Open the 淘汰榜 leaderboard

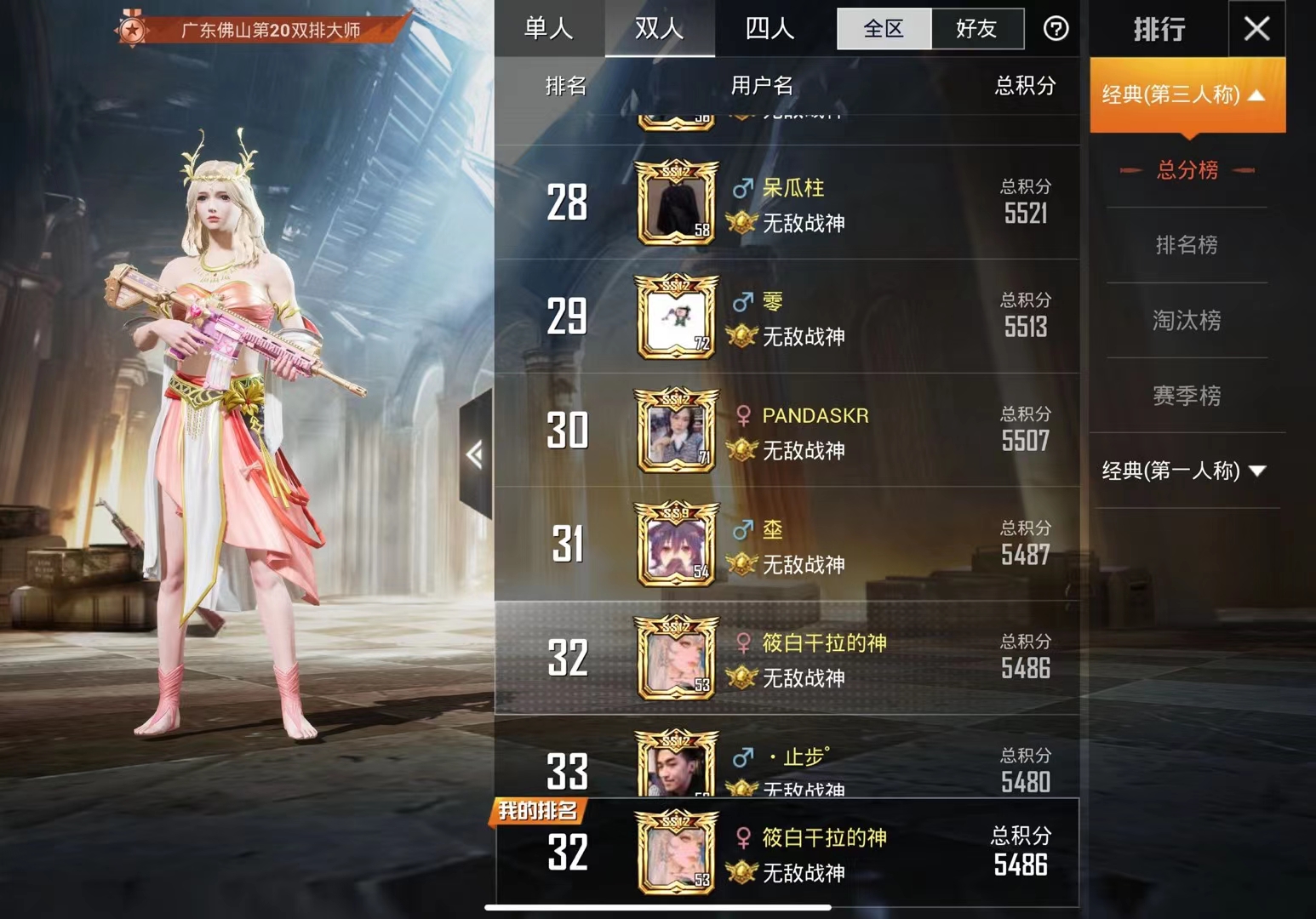pyautogui.click(x=1186, y=321)
